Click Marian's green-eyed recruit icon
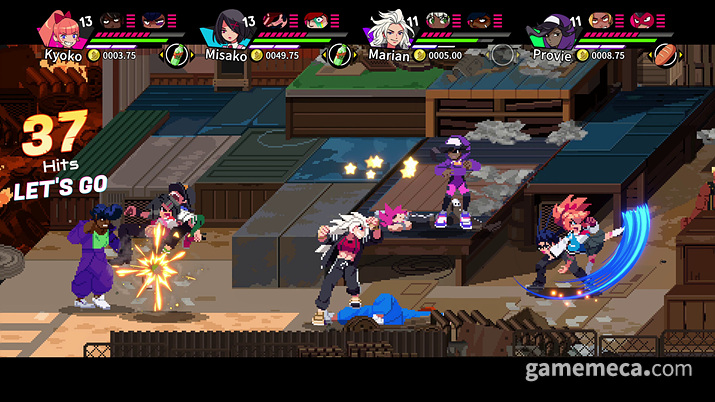 [437, 20]
